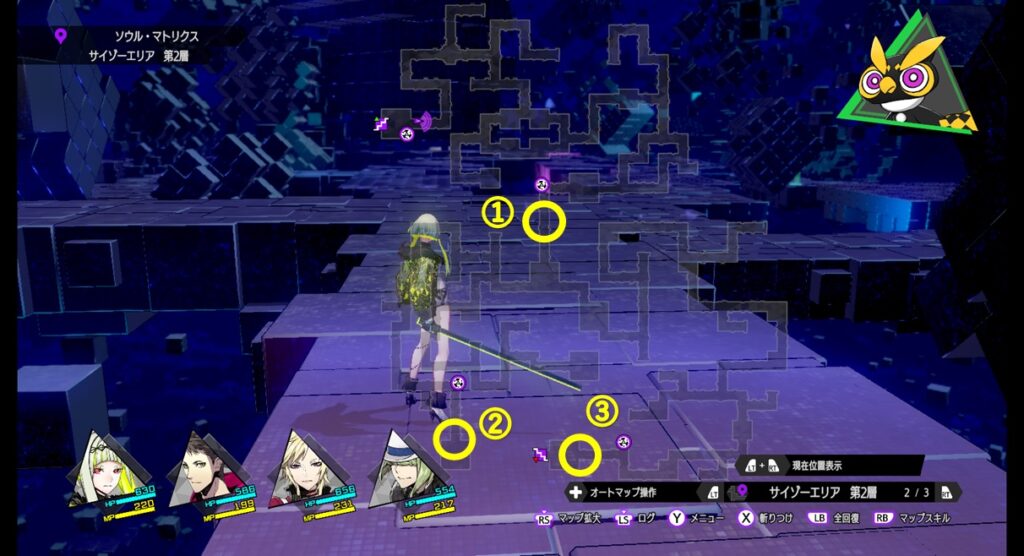The image size is (1024, 556).
Task: Pick Saizo's white-hat party portrait
Action: [x=397, y=470]
